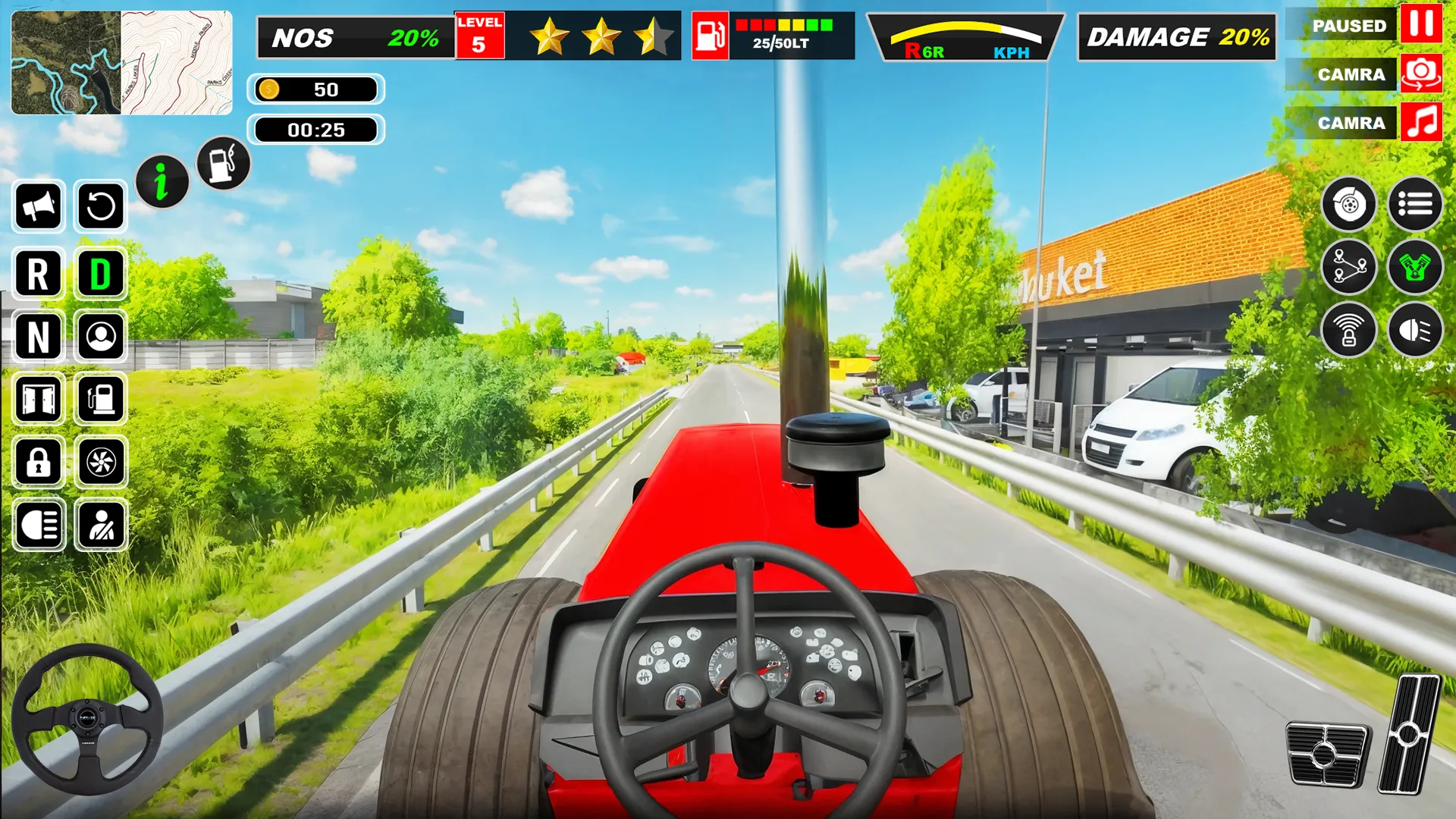
Task: Honk the tractor horn
Action: (x=38, y=208)
